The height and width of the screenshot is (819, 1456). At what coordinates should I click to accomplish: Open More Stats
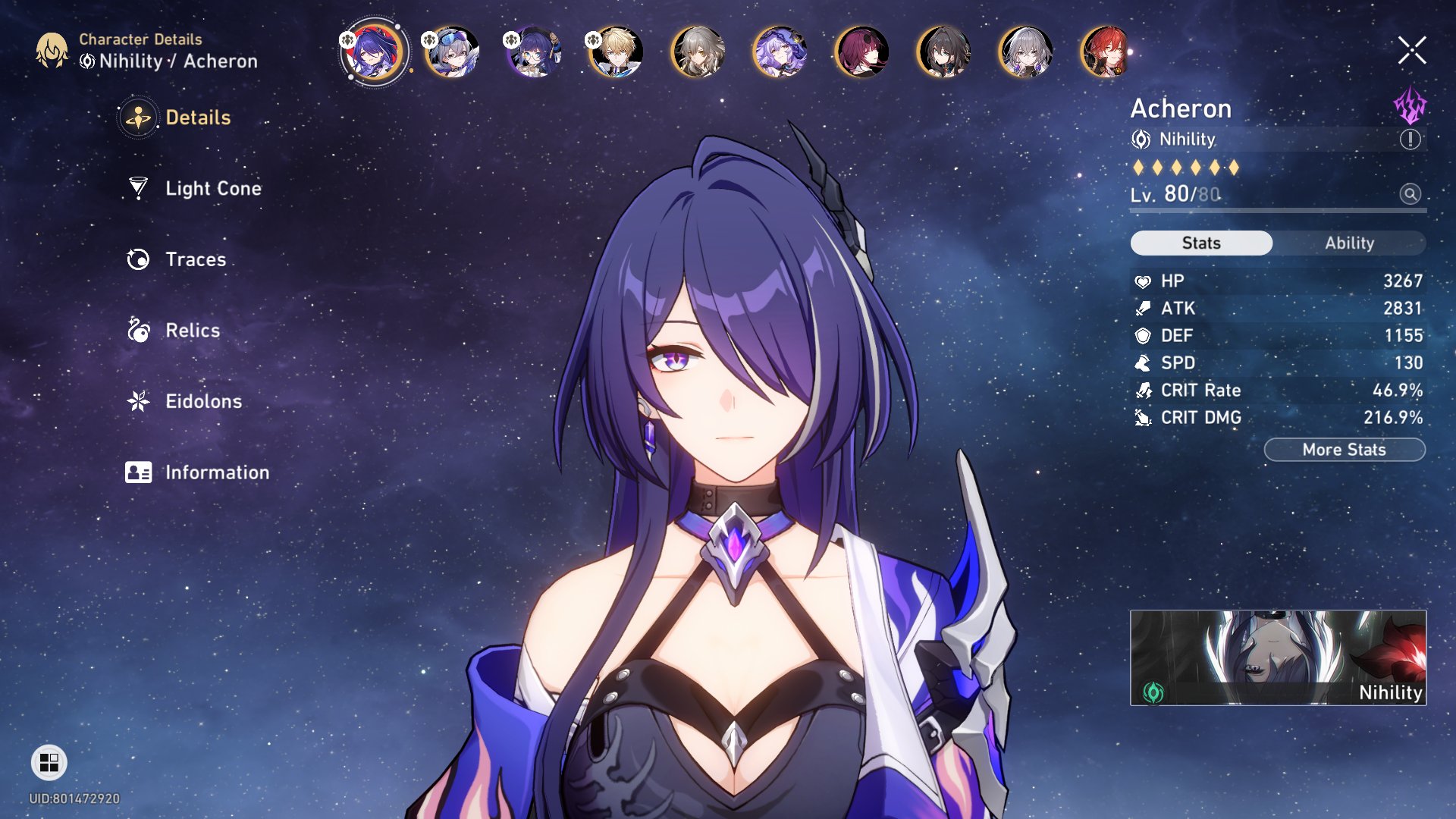click(x=1344, y=449)
